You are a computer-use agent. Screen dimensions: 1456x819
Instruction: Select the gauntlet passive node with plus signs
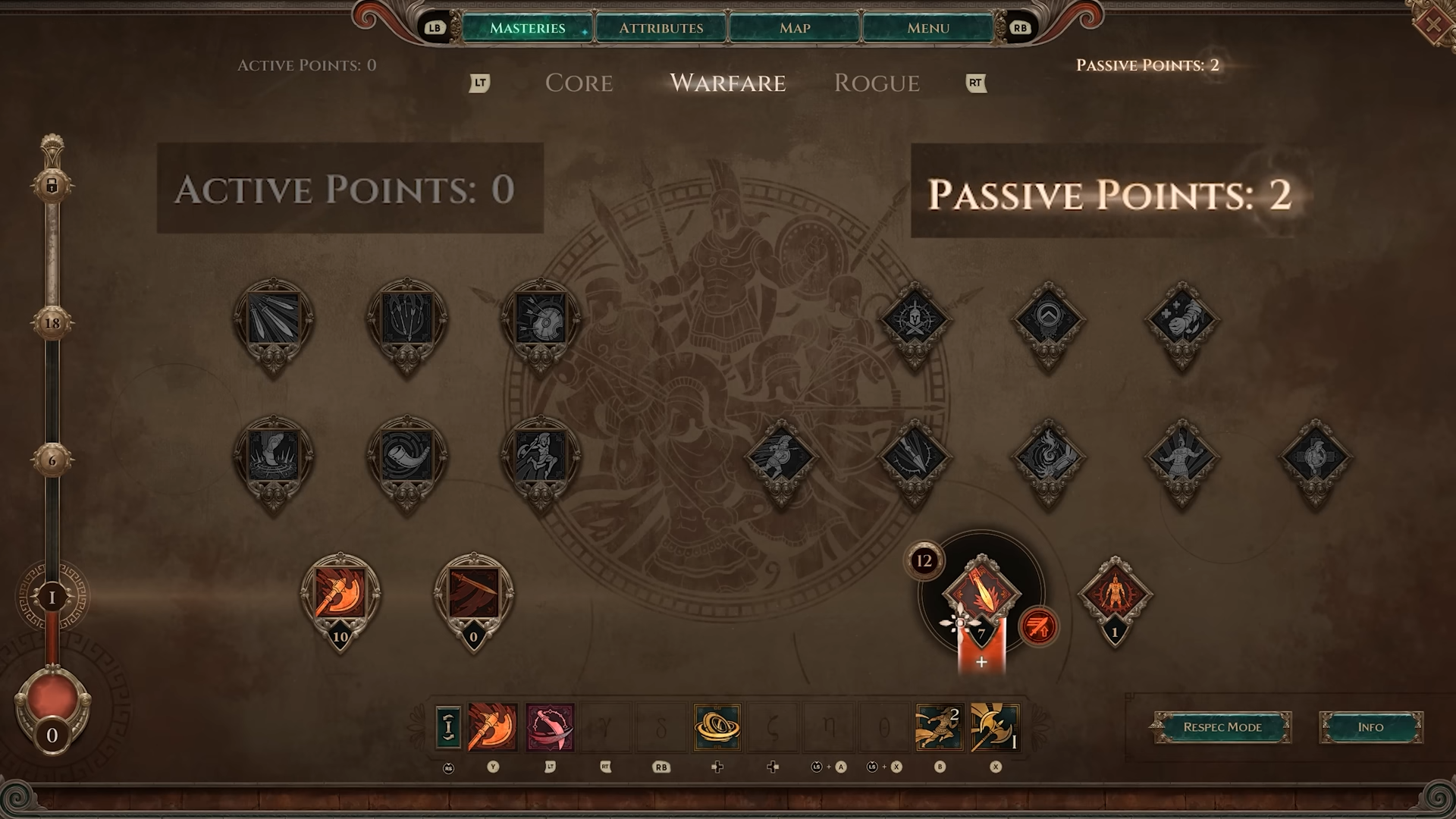1181,320
